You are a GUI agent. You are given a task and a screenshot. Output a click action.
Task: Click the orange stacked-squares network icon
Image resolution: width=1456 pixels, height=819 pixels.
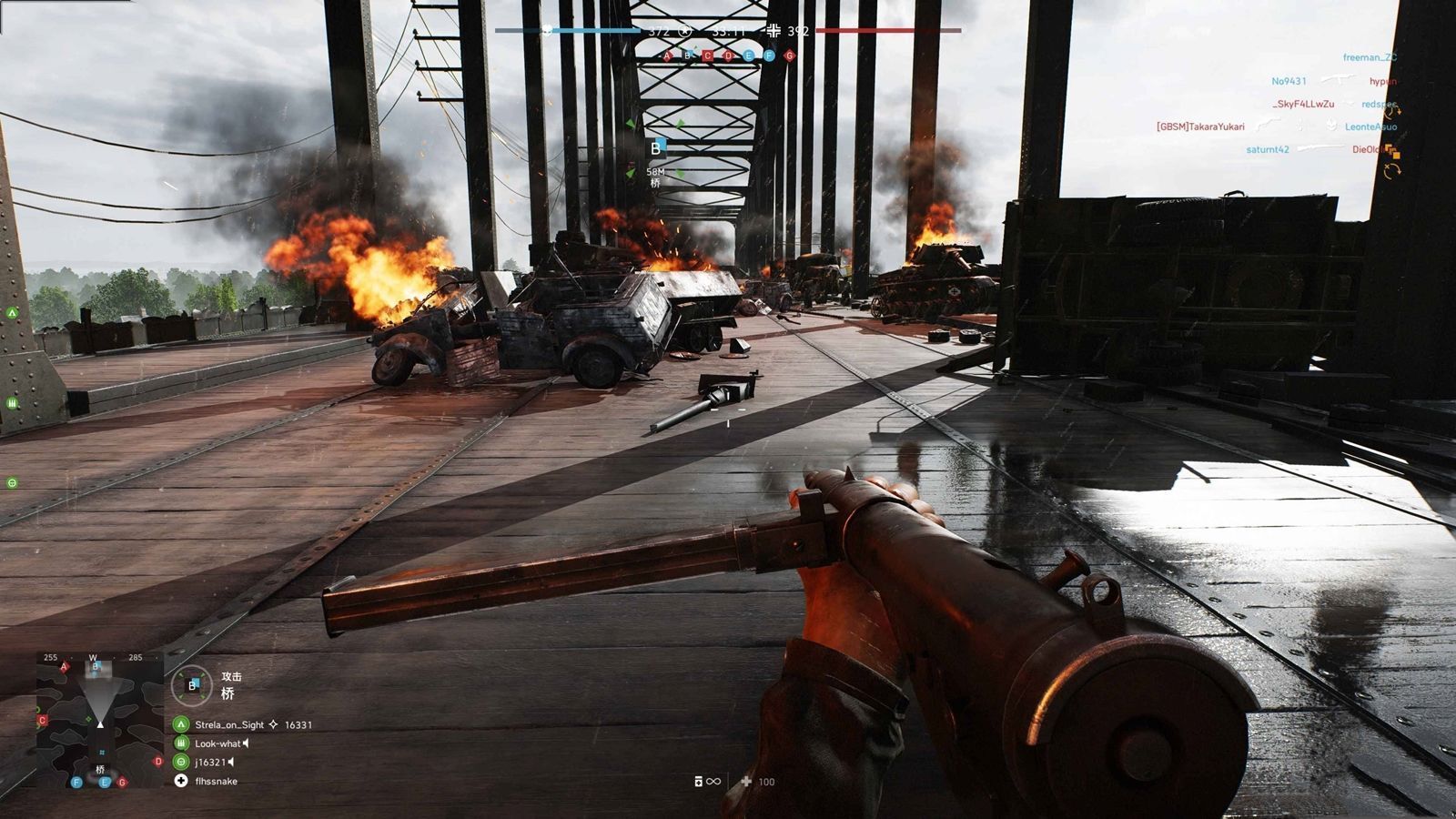pyautogui.click(x=1392, y=151)
